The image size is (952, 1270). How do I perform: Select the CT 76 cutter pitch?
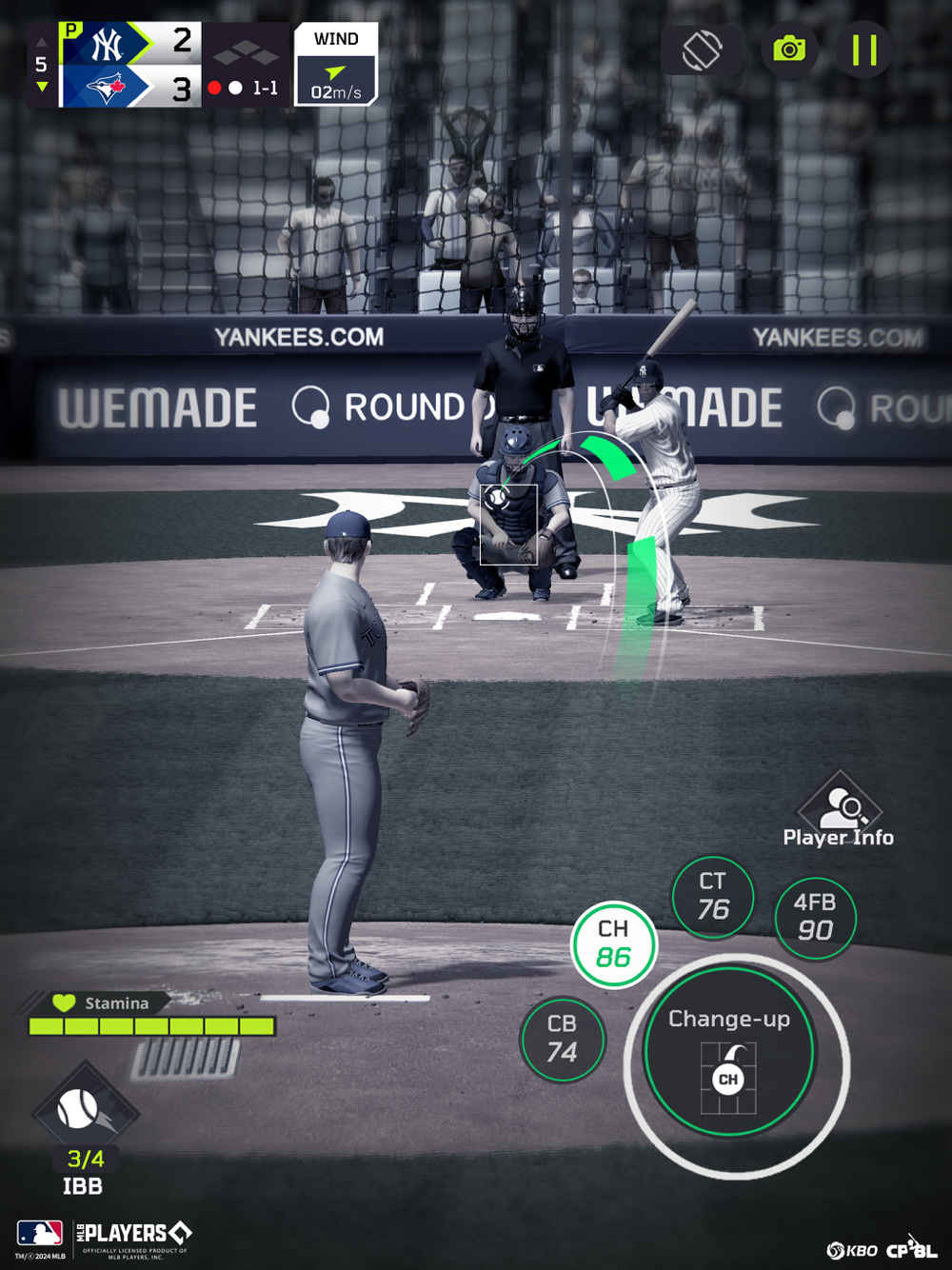[713, 897]
